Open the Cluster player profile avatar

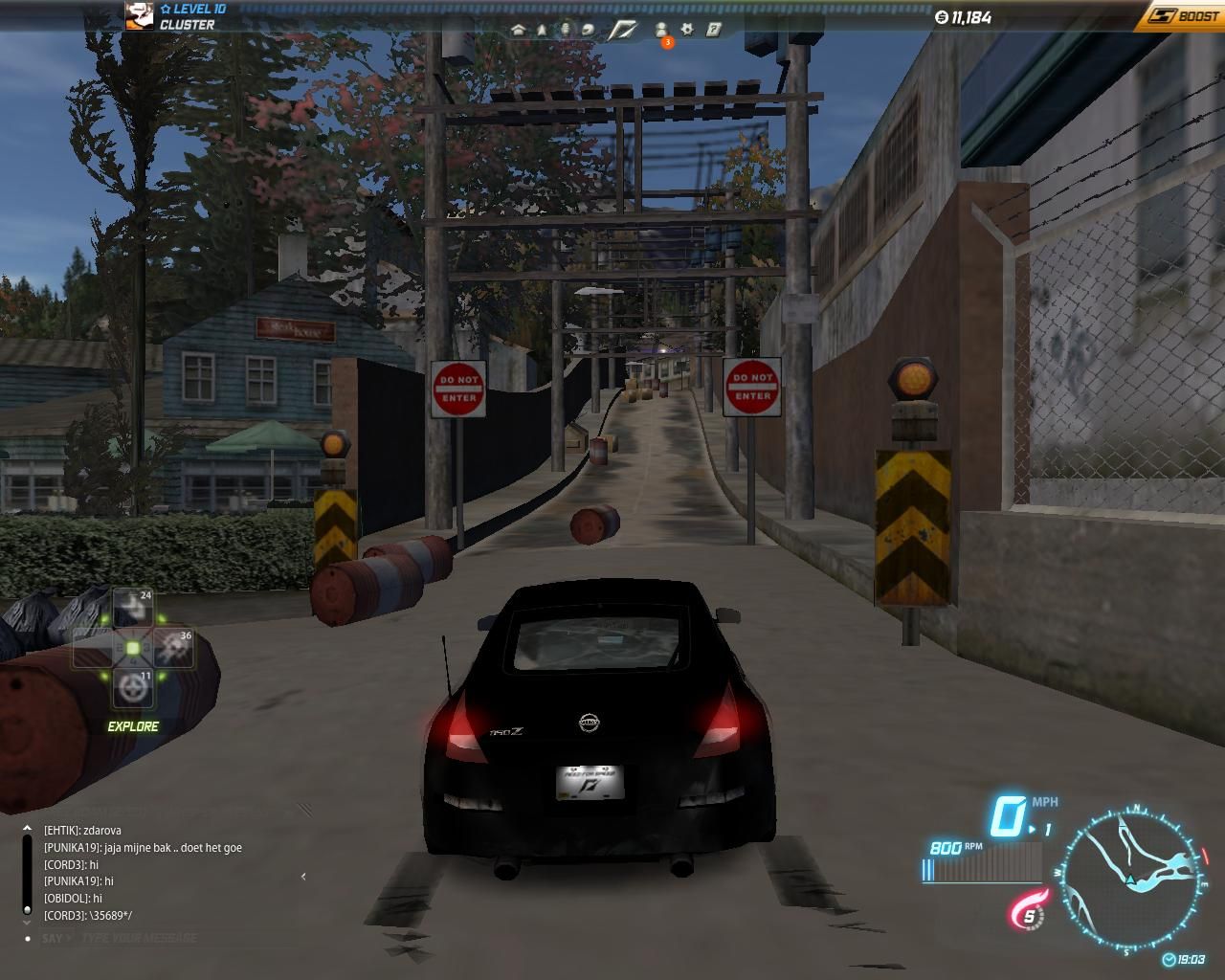coord(139,15)
